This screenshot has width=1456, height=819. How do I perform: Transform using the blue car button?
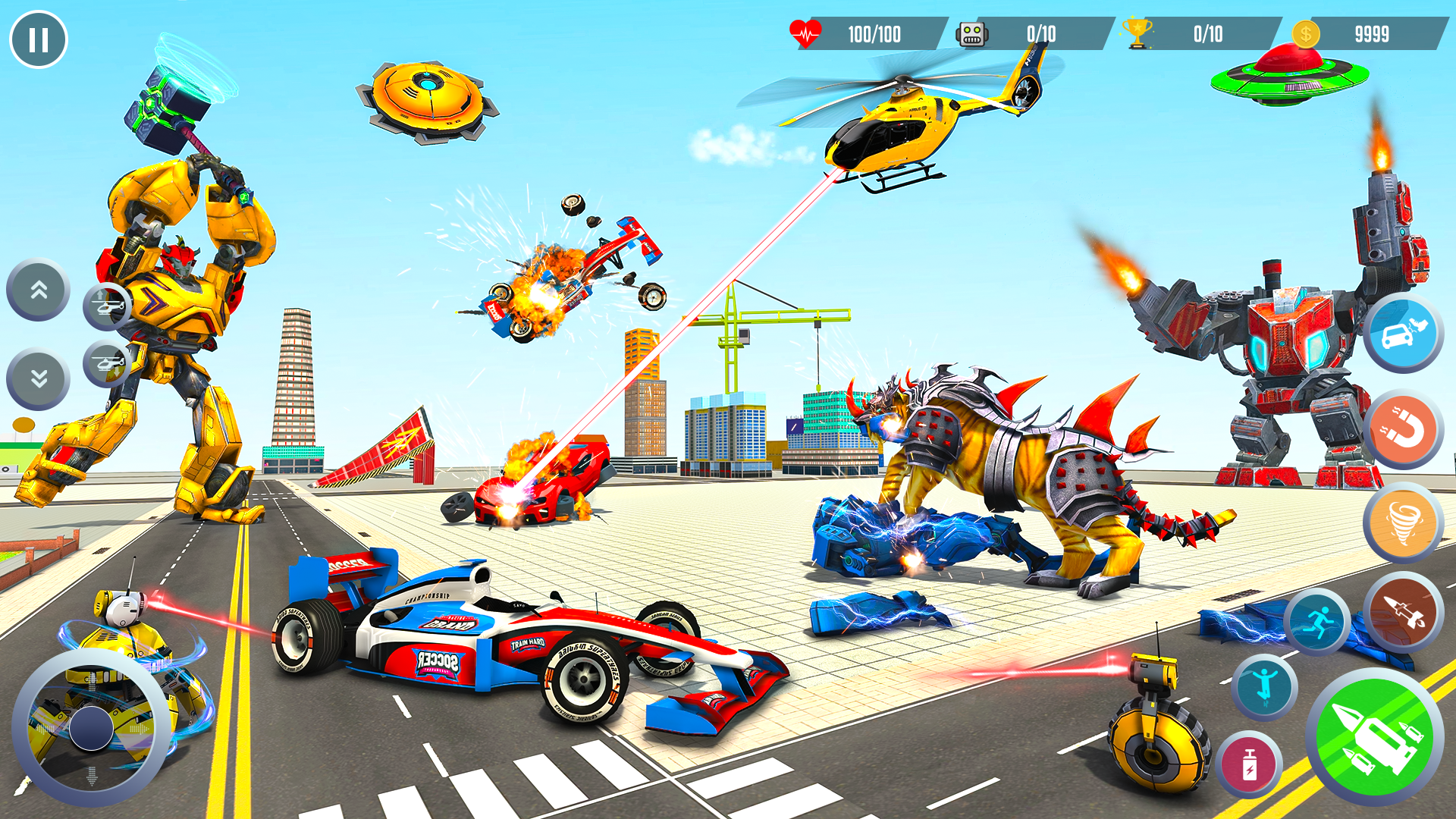point(1403,334)
